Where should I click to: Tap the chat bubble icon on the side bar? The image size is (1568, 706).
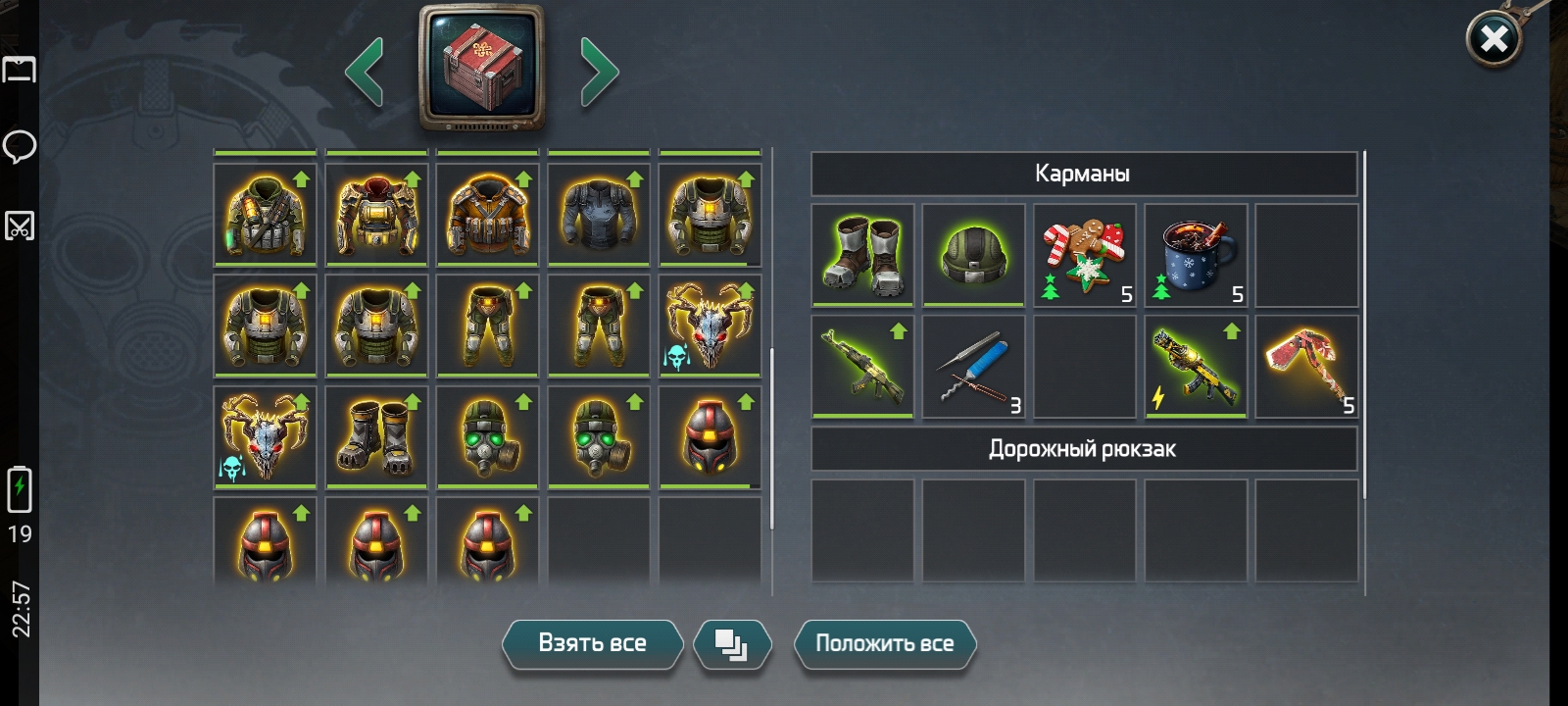pos(20,147)
